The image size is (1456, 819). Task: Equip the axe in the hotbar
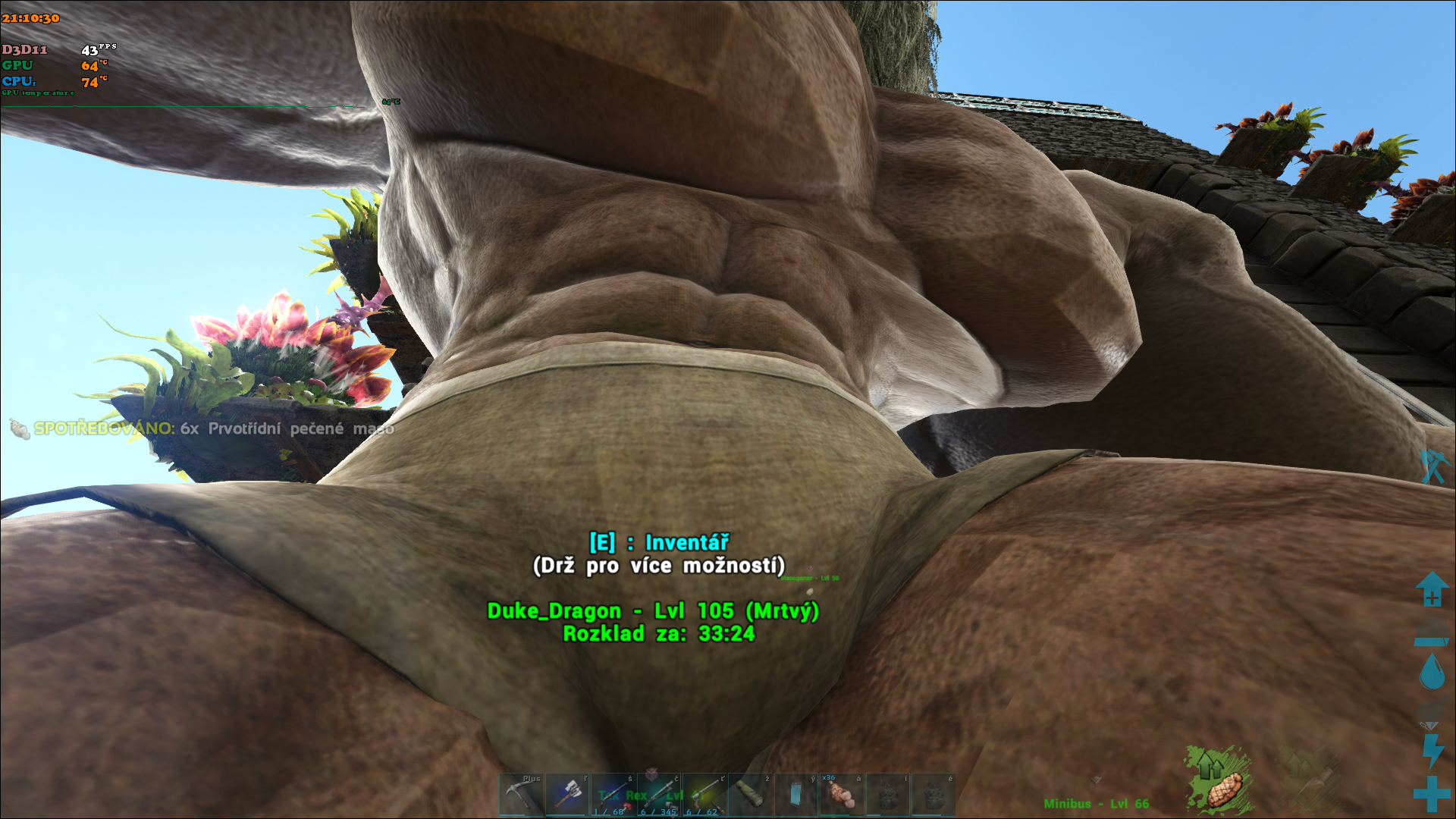(x=567, y=795)
